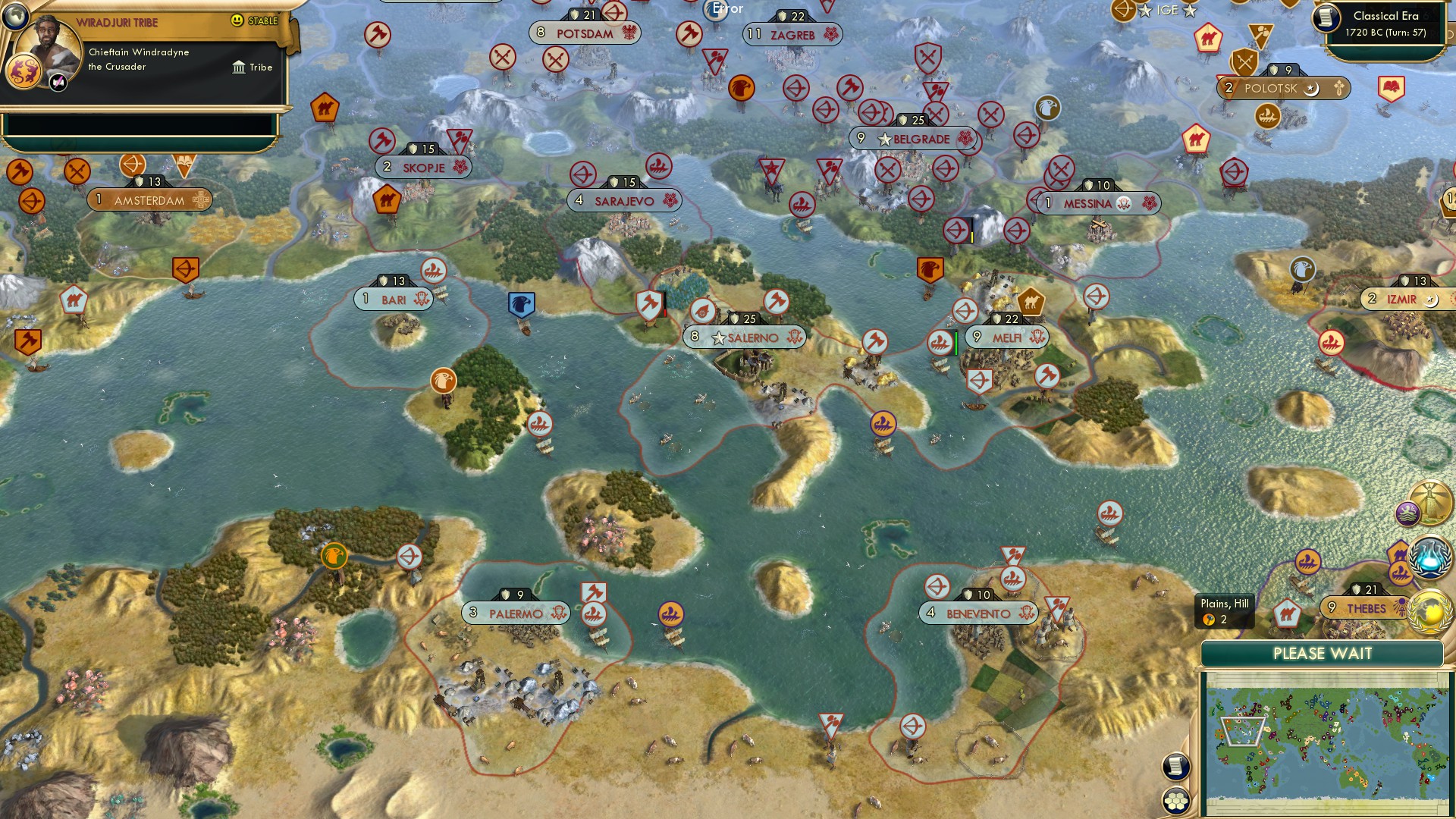
Task: Click the purple octopus city-state icon near the Lighthouse
Action: 1407,515
